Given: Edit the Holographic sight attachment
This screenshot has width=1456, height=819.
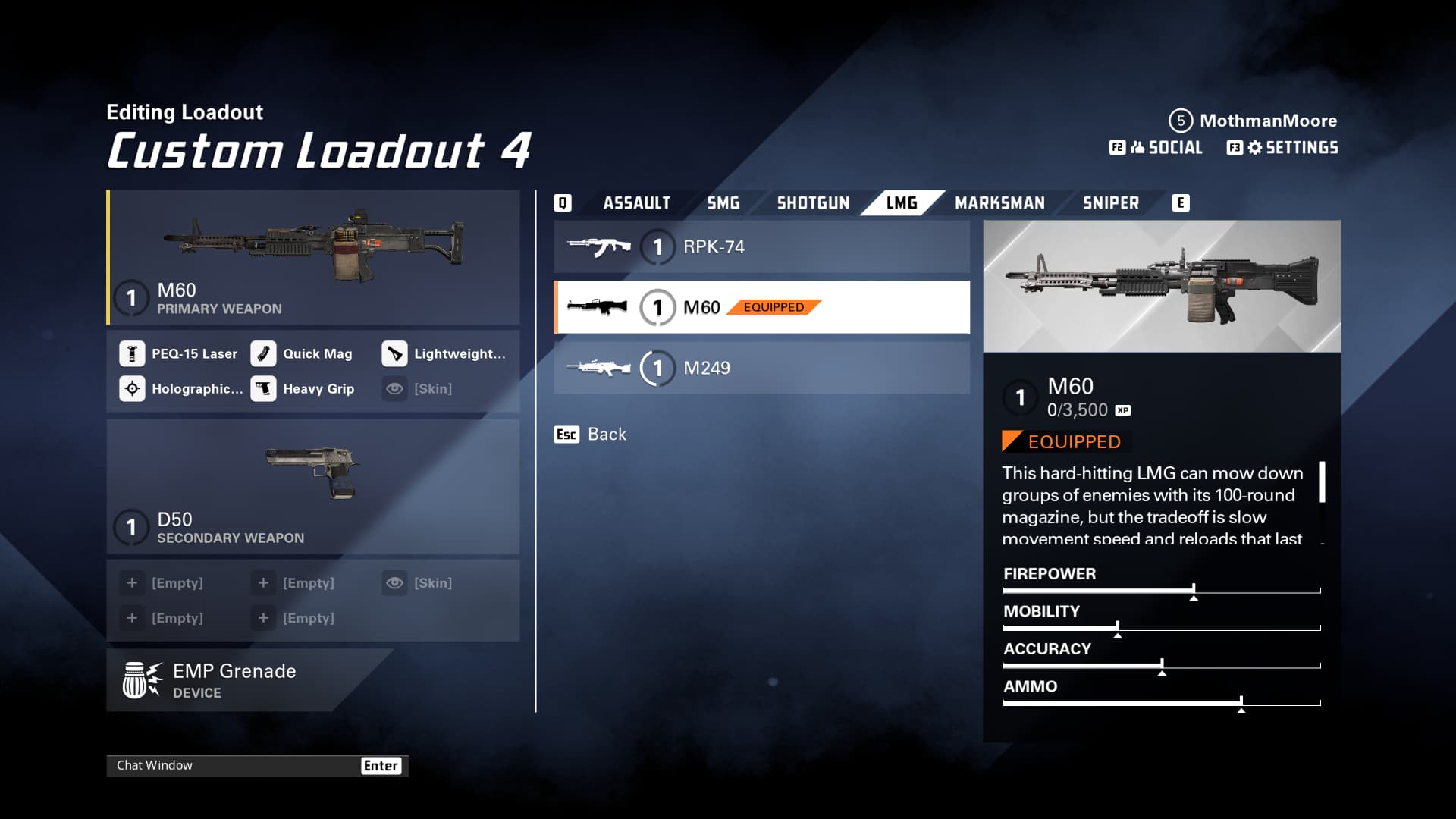Looking at the screenshot, I should click(x=182, y=389).
